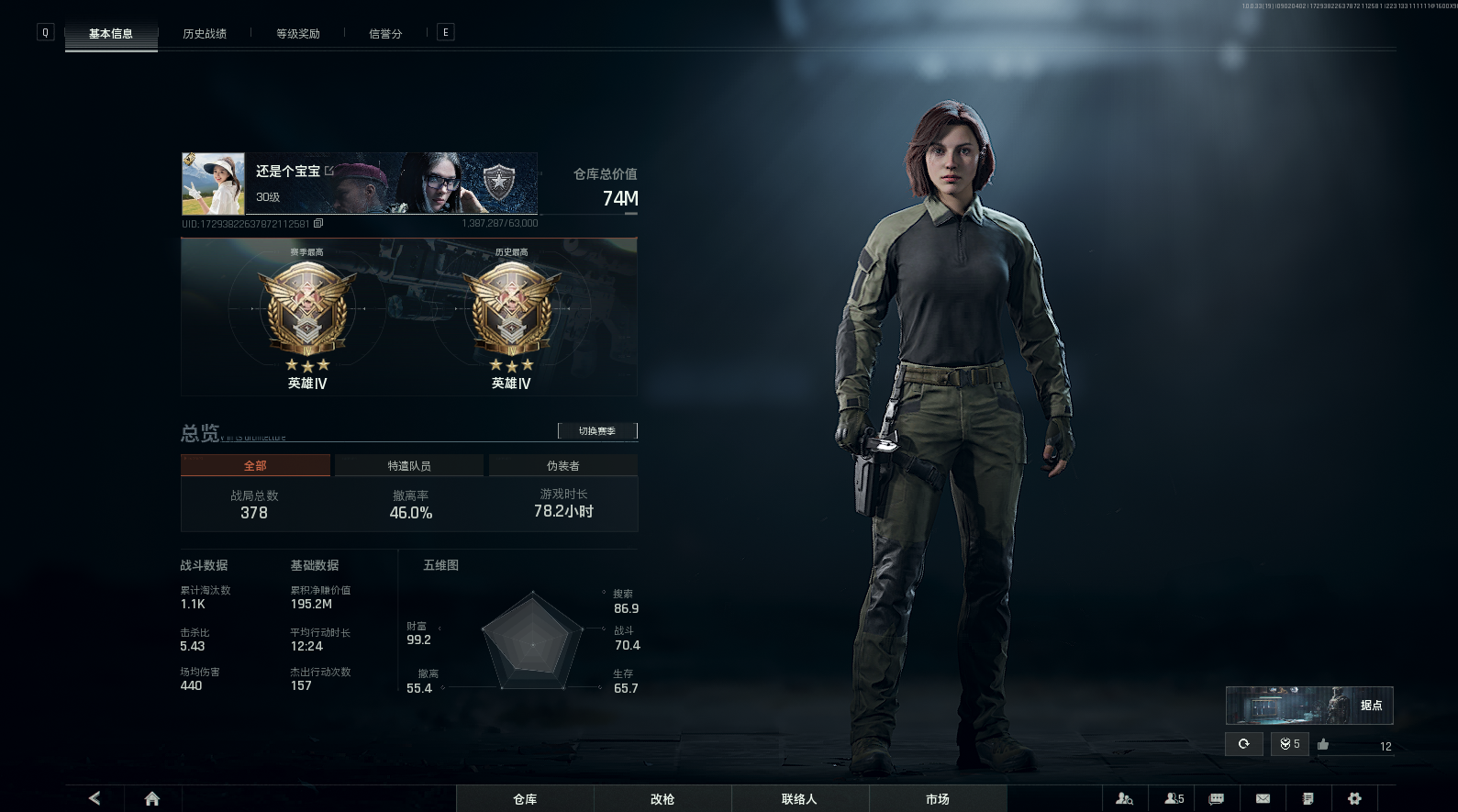Open the 据点 stronghold banner
This screenshot has height=812, width=1458.
pos(1309,706)
